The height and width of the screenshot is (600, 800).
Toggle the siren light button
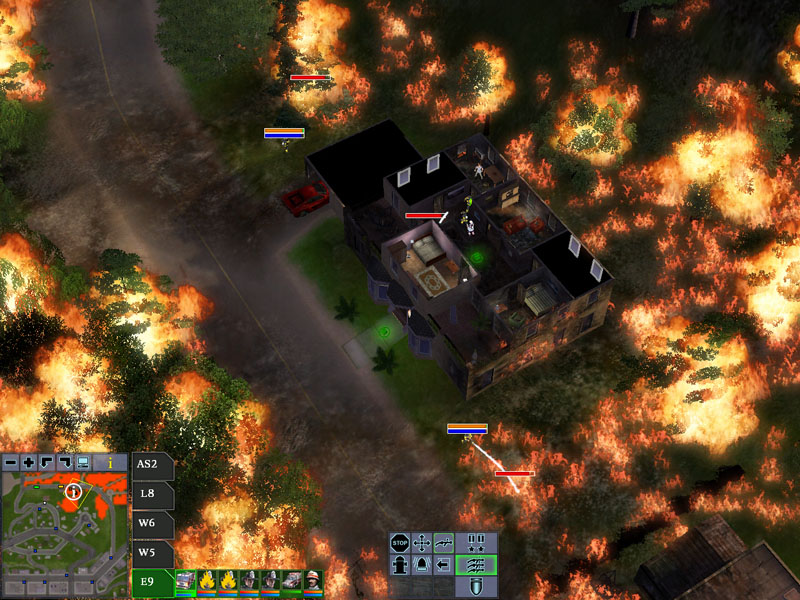(x=421, y=565)
